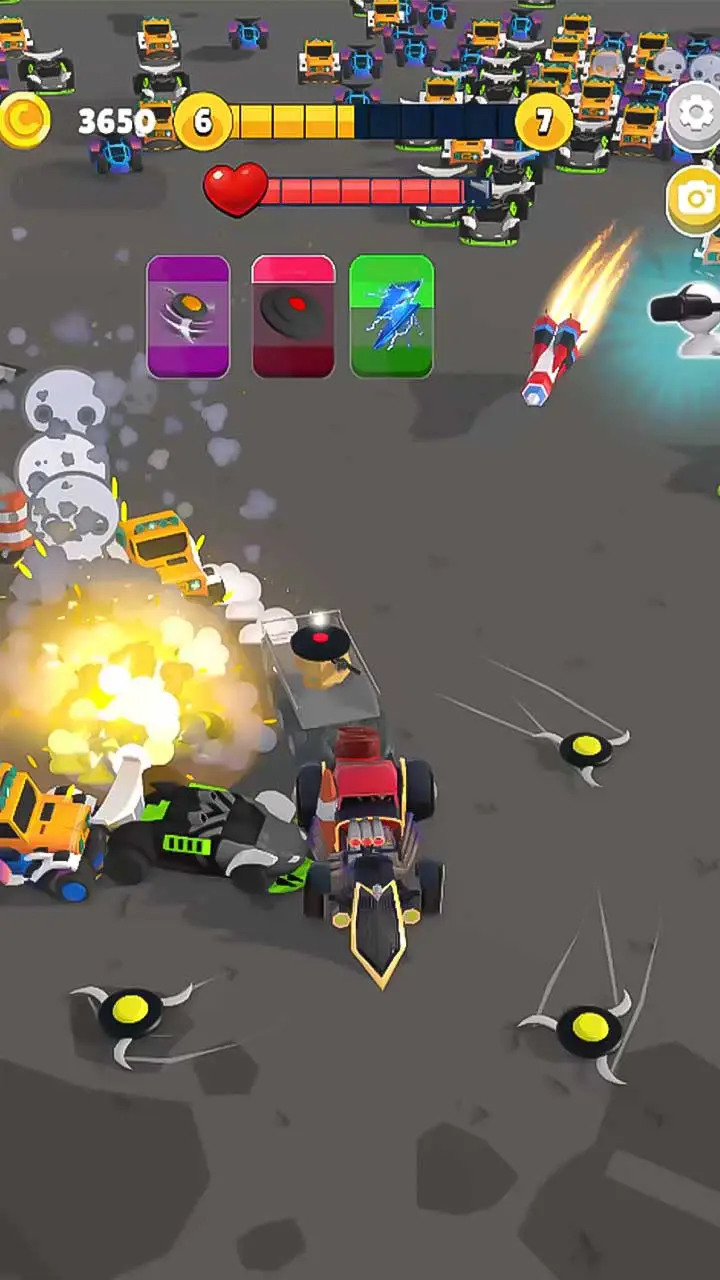Activate the green lightning bolt card

pyautogui.click(x=392, y=317)
